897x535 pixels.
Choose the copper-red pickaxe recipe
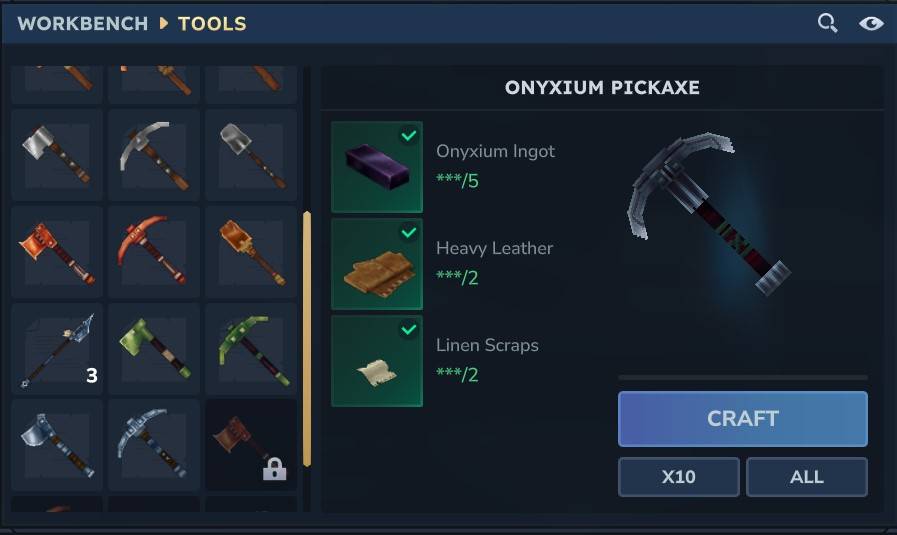pyautogui.click(x=154, y=251)
